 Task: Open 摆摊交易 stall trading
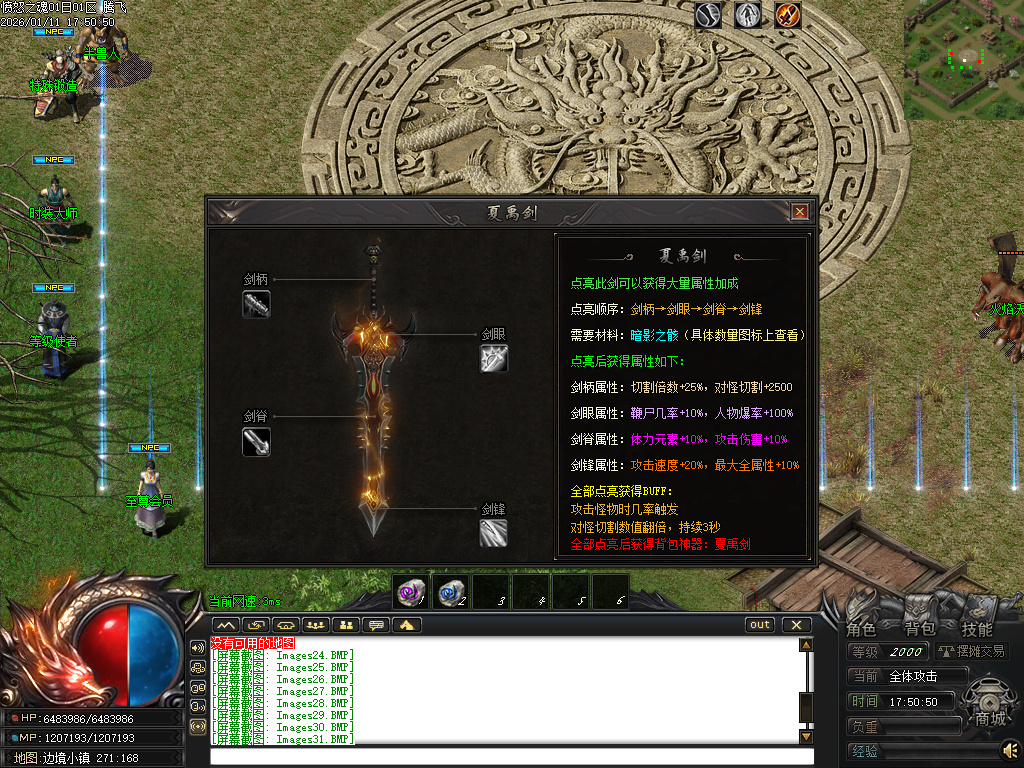(972, 652)
